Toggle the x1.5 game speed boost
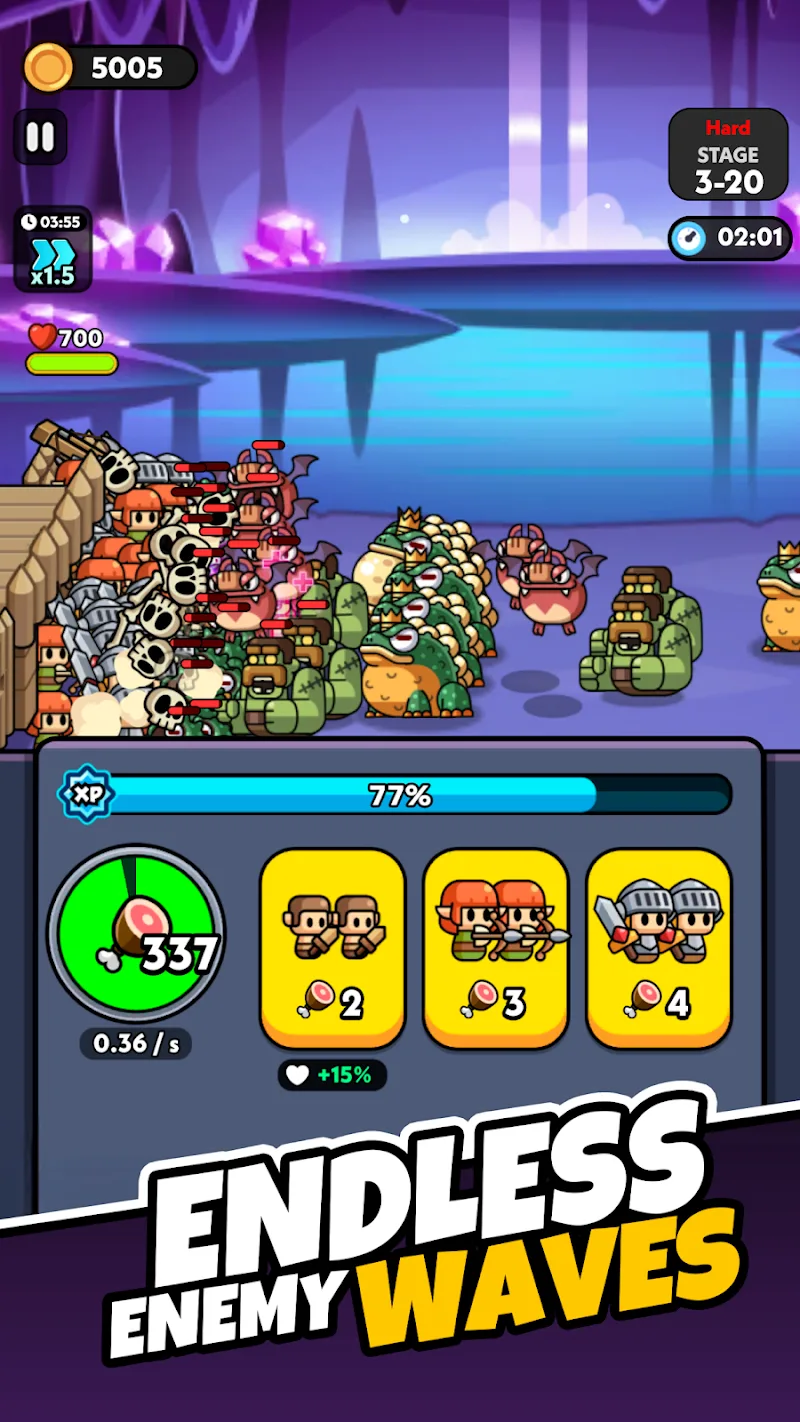The height and width of the screenshot is (1422, 800). coord(52,249)
